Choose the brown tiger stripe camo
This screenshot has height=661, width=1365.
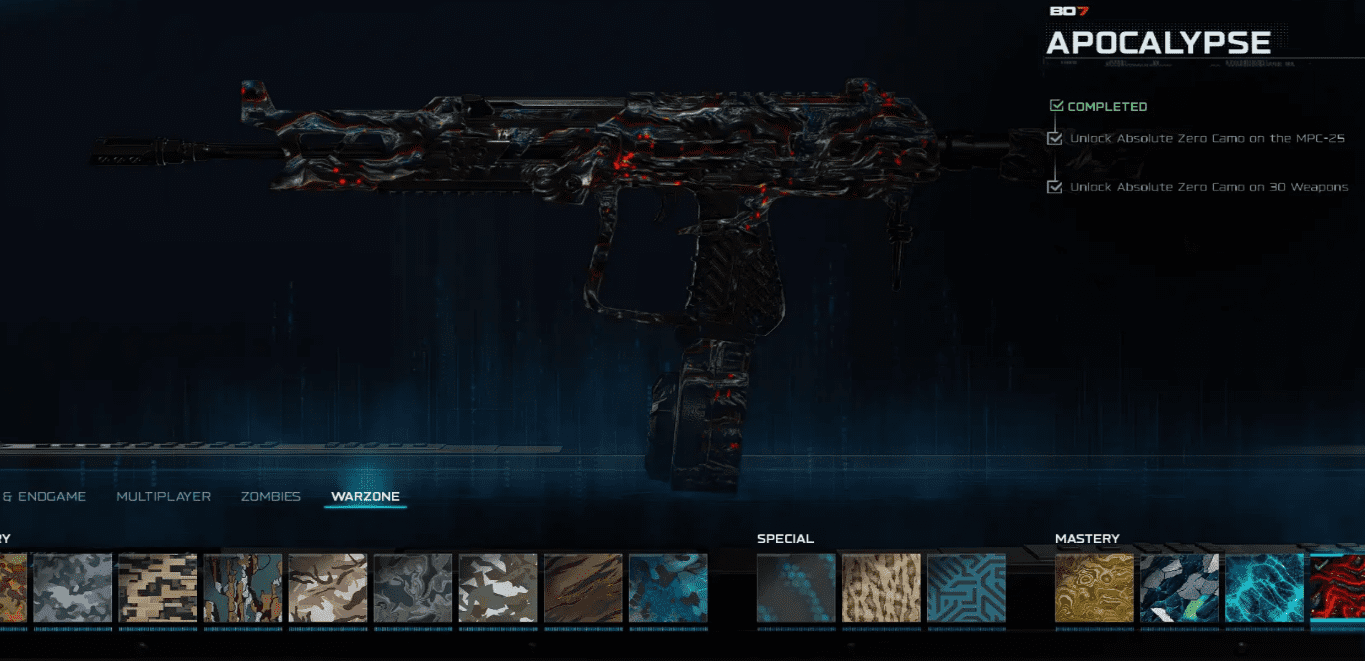click(x=582, y=588)
